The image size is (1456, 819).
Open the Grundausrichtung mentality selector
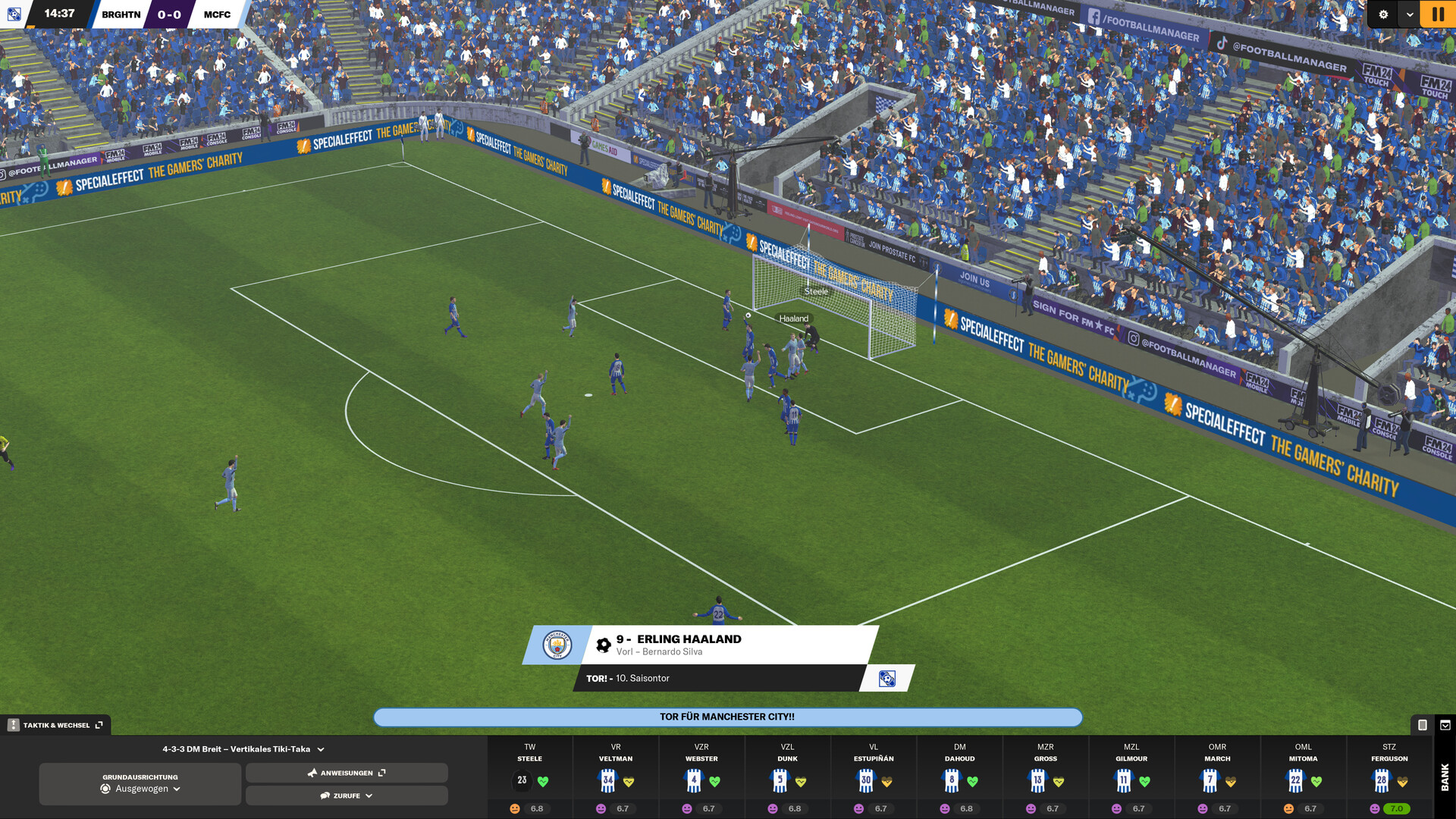pos(140,783)
